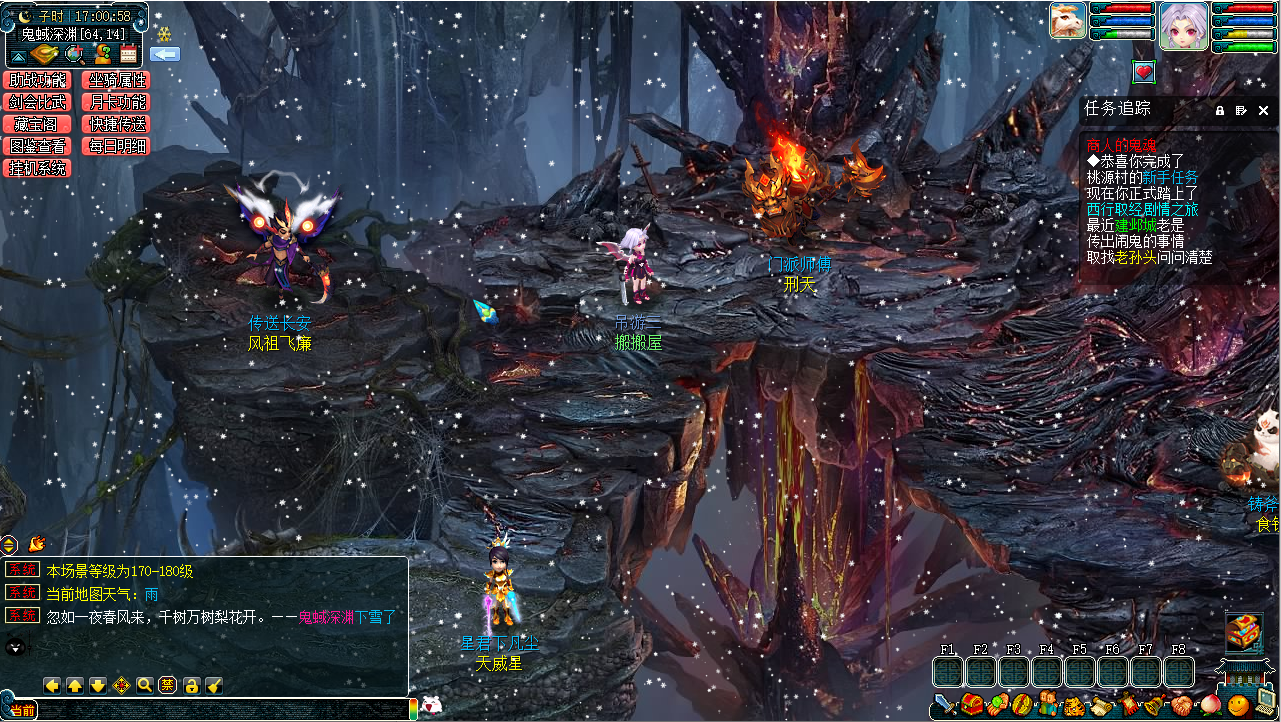Viewport: 1281px width, 722px height.
Task: Click the chat broom clear button
Action: coord(214,685)
